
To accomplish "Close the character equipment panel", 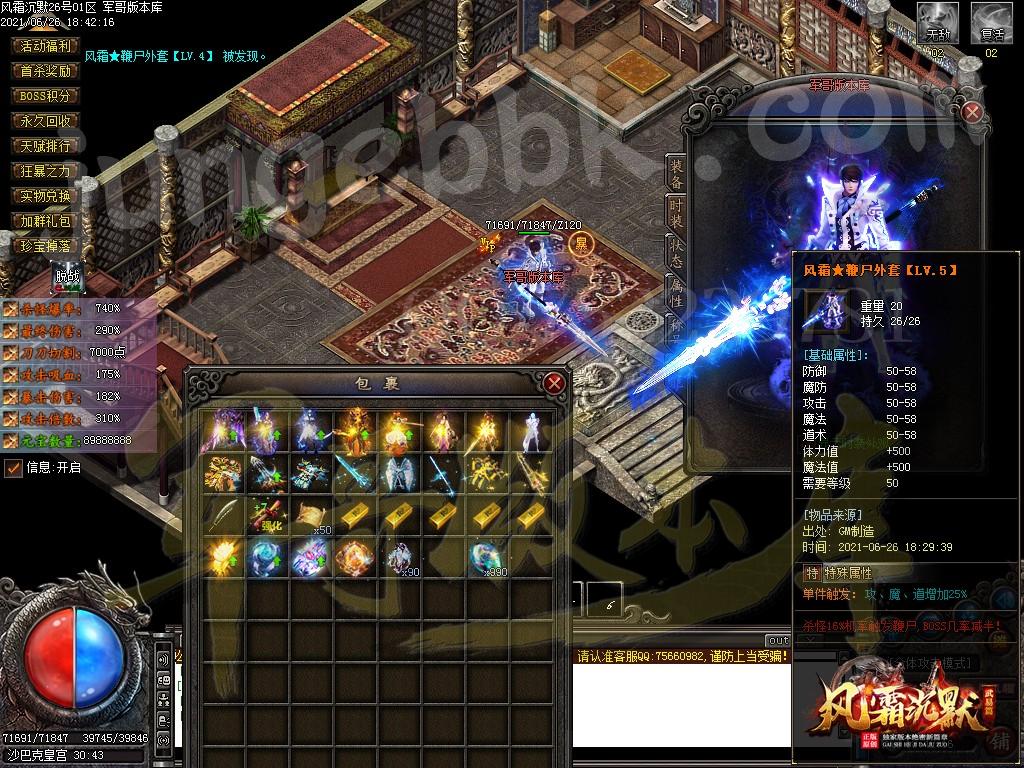I will 971,112.
